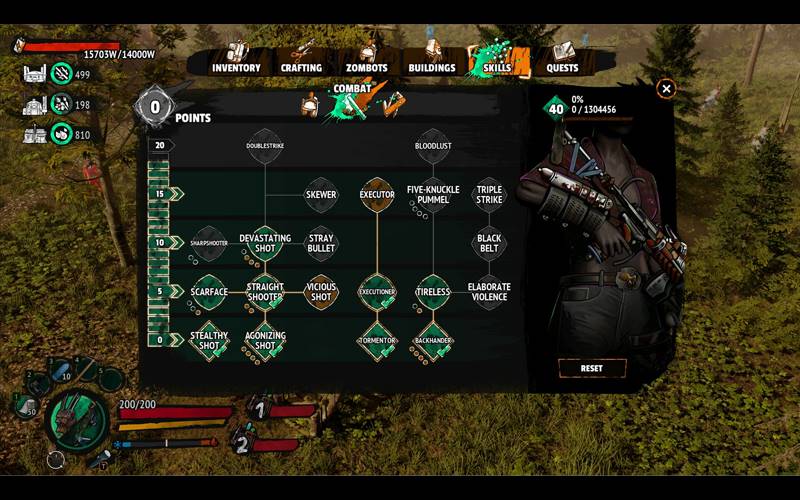Choose the Vicious Shot skill
The height and width of the screenshot is (500, 800).
pos(321,292)
